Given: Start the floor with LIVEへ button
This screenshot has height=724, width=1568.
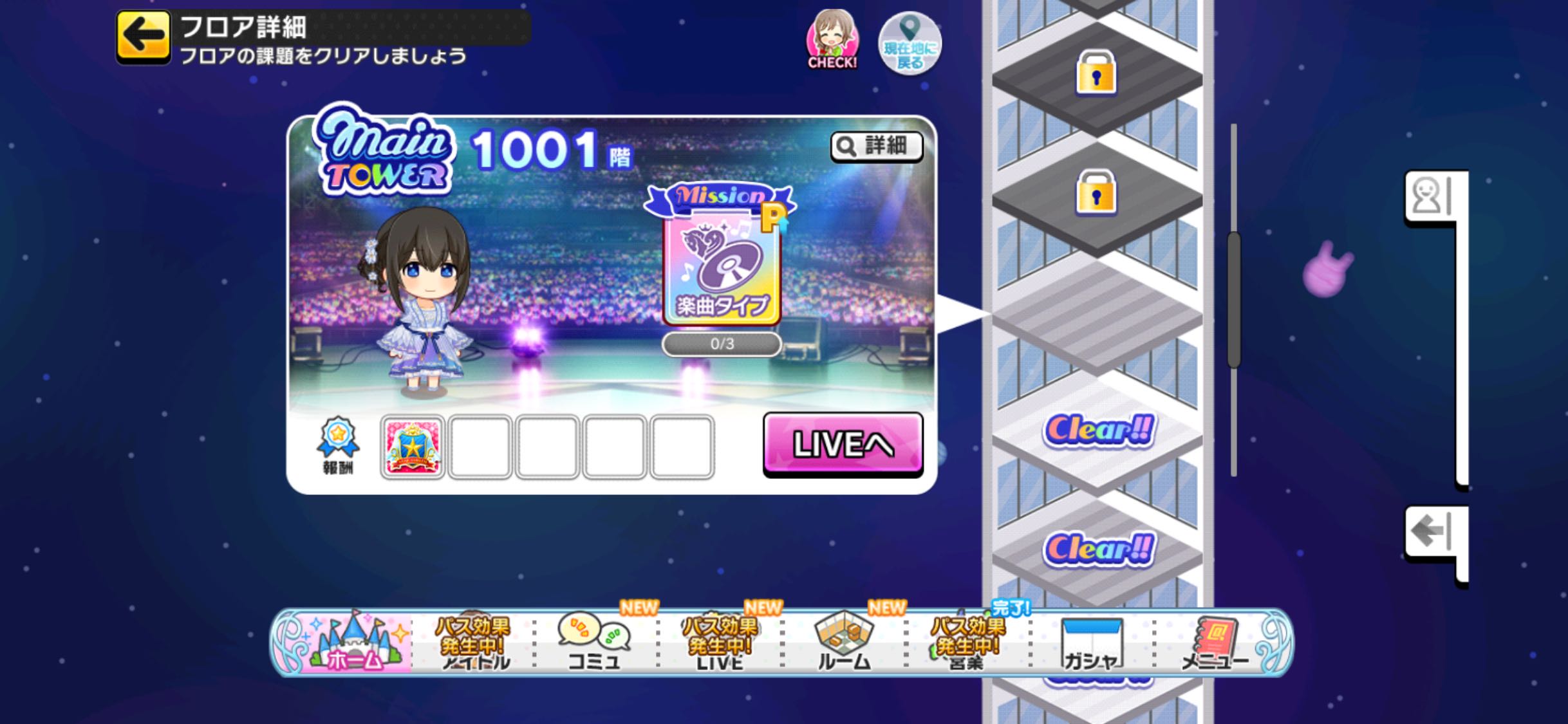Looking at the screenshot, I should coord(843,444).
